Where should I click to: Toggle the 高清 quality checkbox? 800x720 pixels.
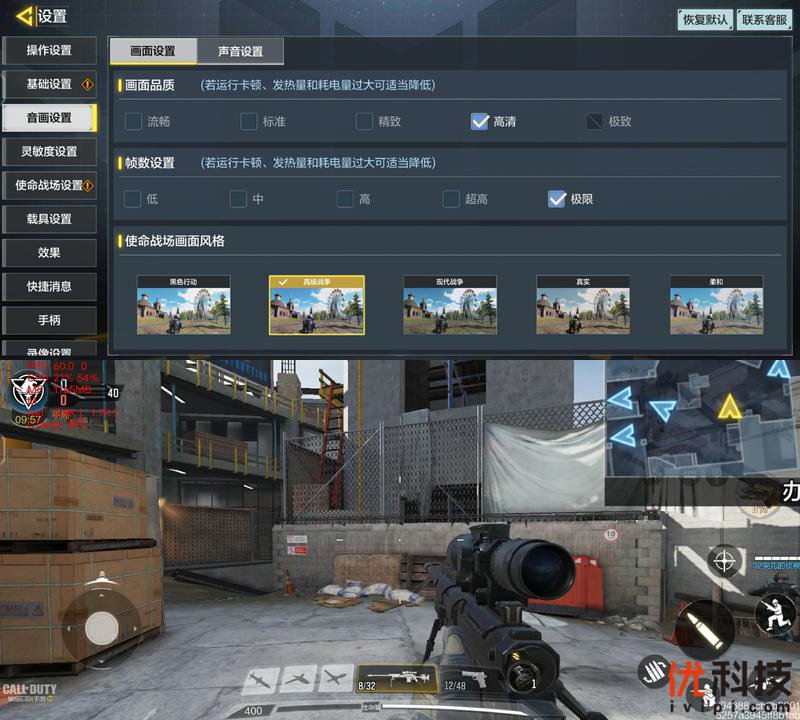[480, 122]
